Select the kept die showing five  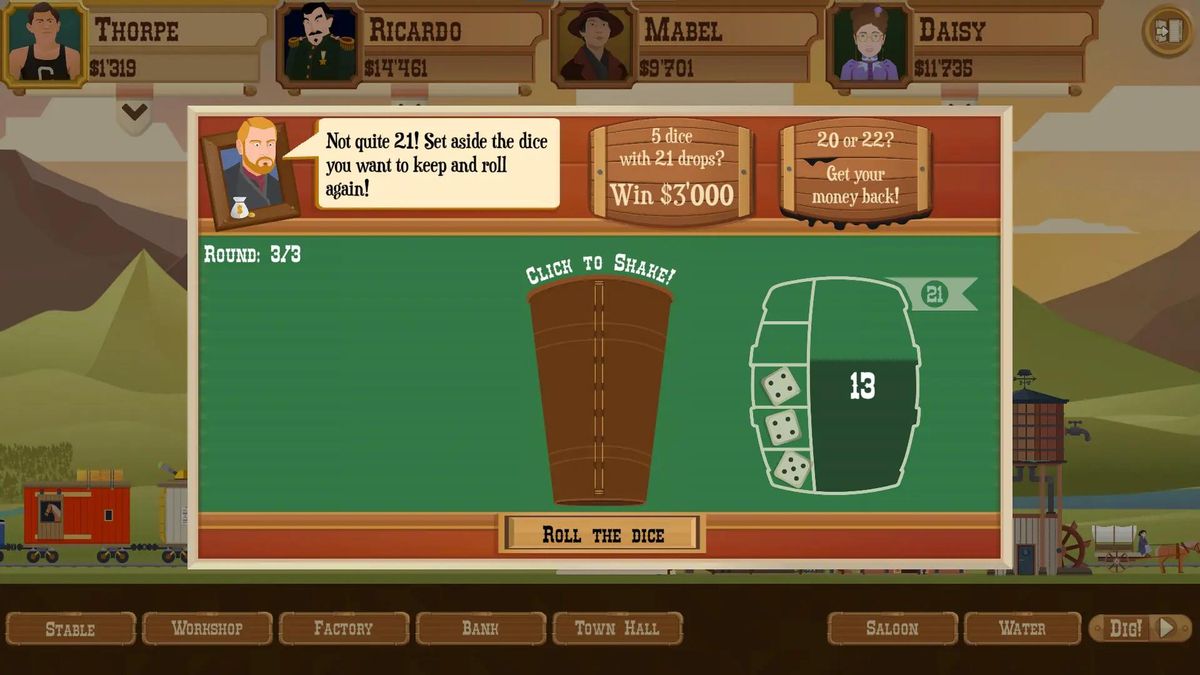point(794,468)
